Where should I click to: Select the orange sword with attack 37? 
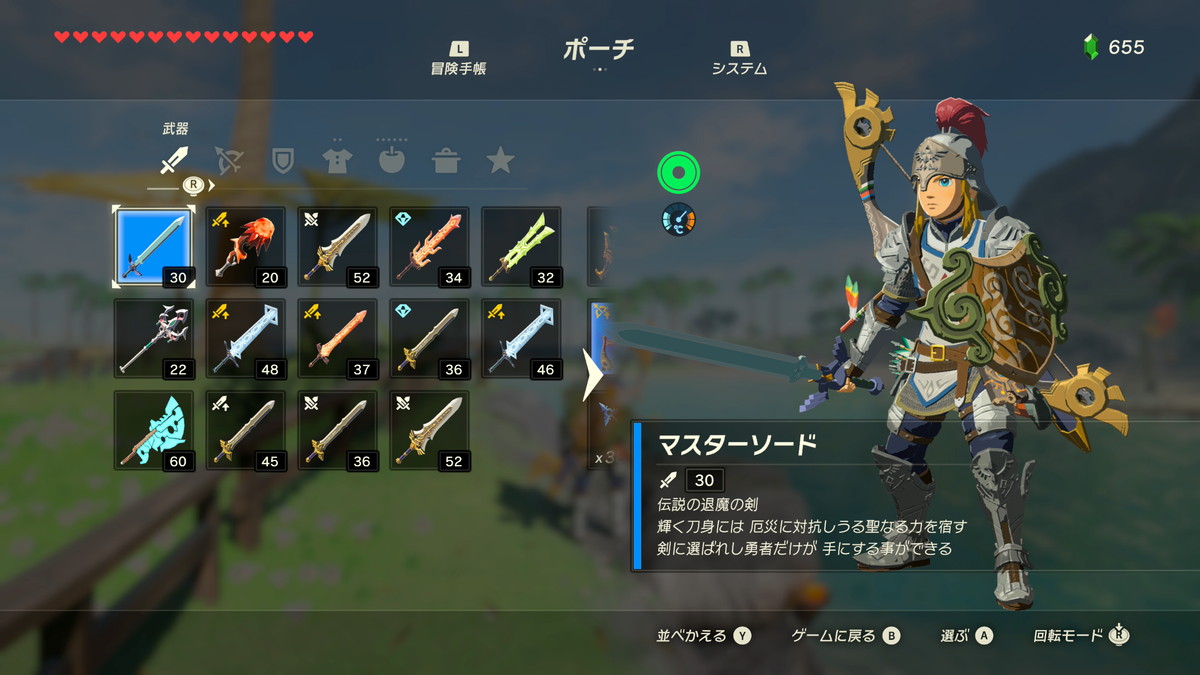point(338,339)
